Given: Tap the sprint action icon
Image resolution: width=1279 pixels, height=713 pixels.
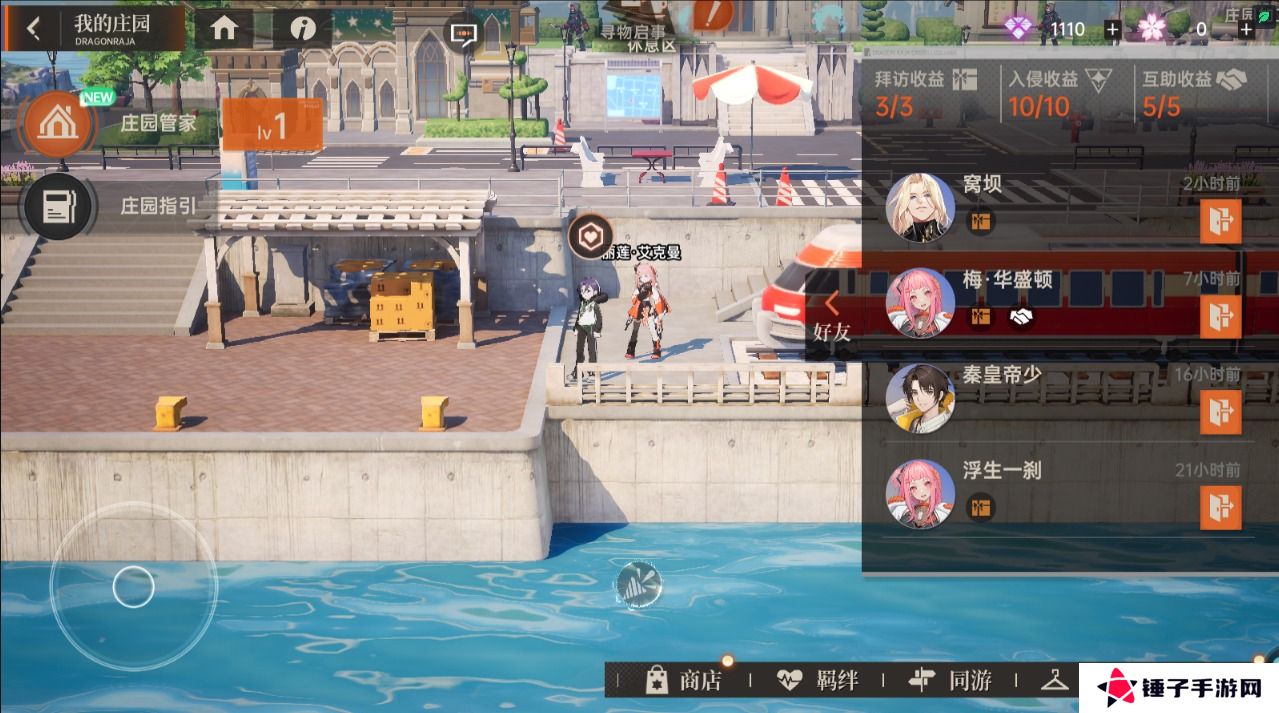Looking at the screenshot, I should click(638, 584).
